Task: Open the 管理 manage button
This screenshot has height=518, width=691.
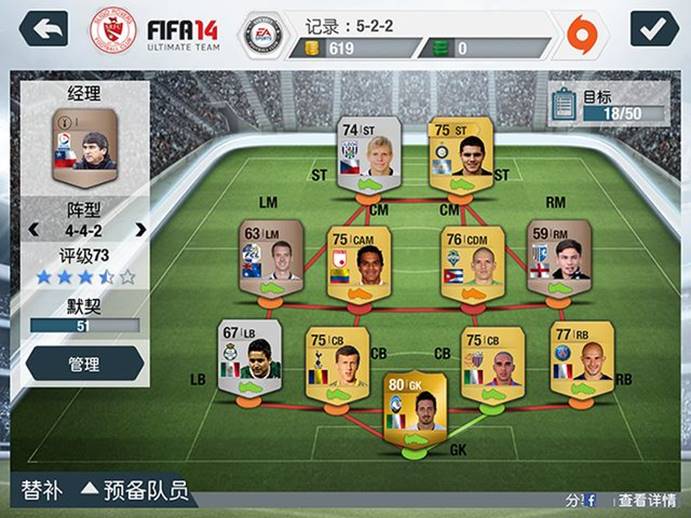Action: coord(84,364)
